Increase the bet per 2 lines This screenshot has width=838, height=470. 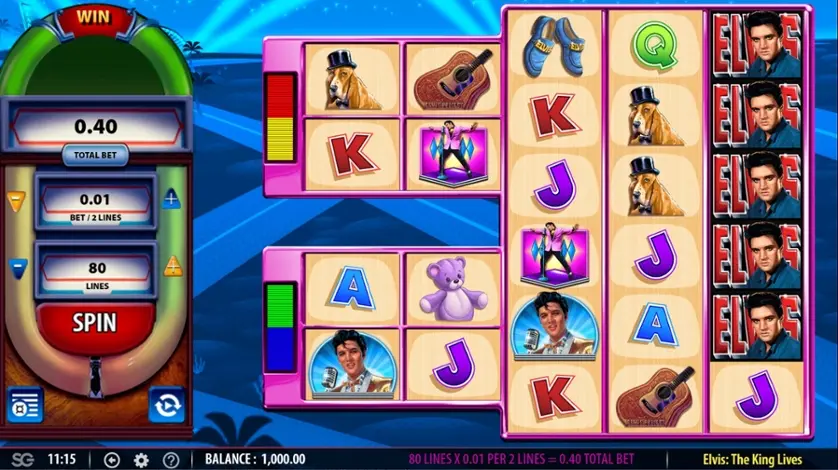pyautogui.click(x=172, y=199)
